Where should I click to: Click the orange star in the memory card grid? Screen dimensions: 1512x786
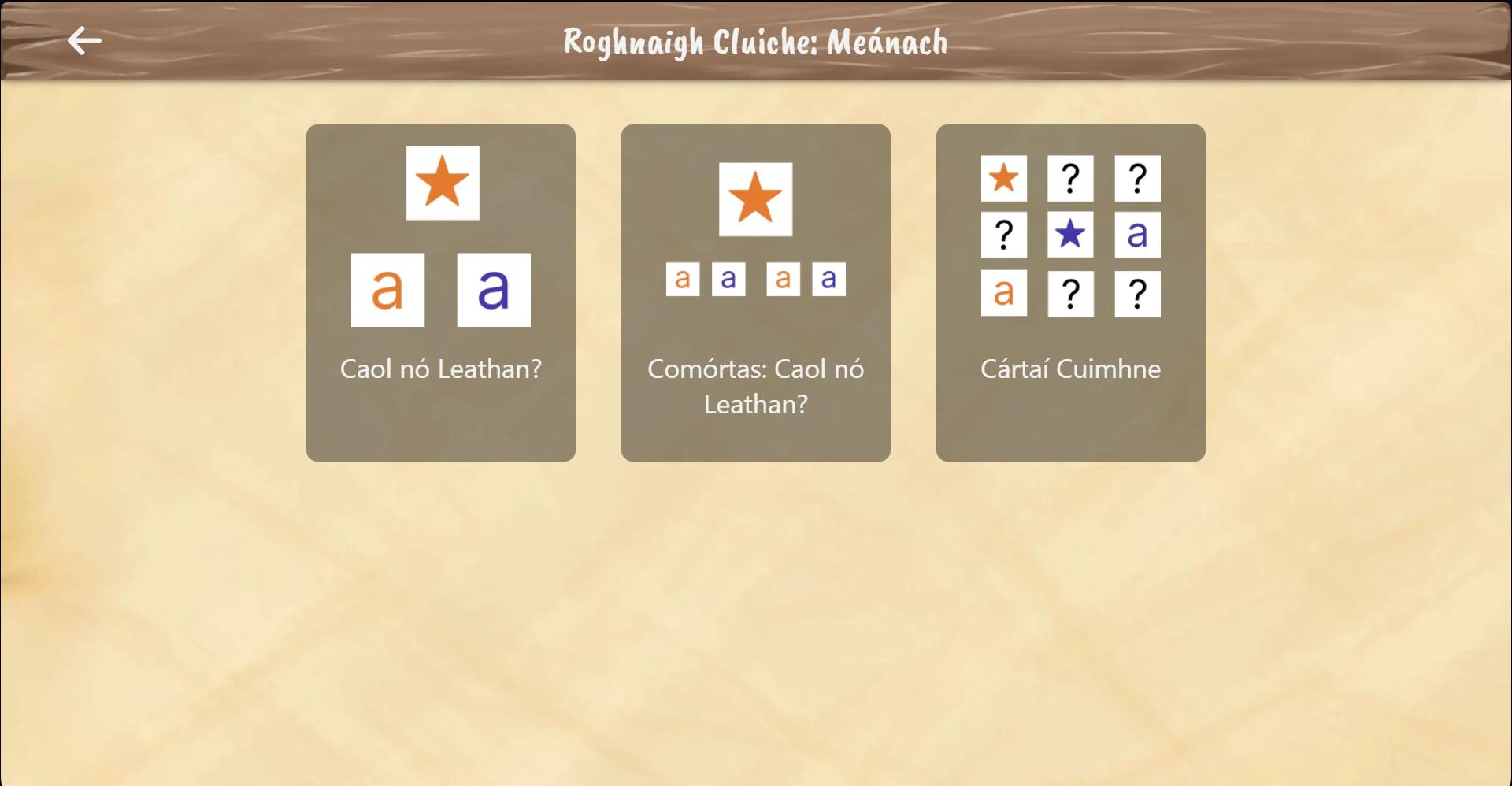(1003, 179)
